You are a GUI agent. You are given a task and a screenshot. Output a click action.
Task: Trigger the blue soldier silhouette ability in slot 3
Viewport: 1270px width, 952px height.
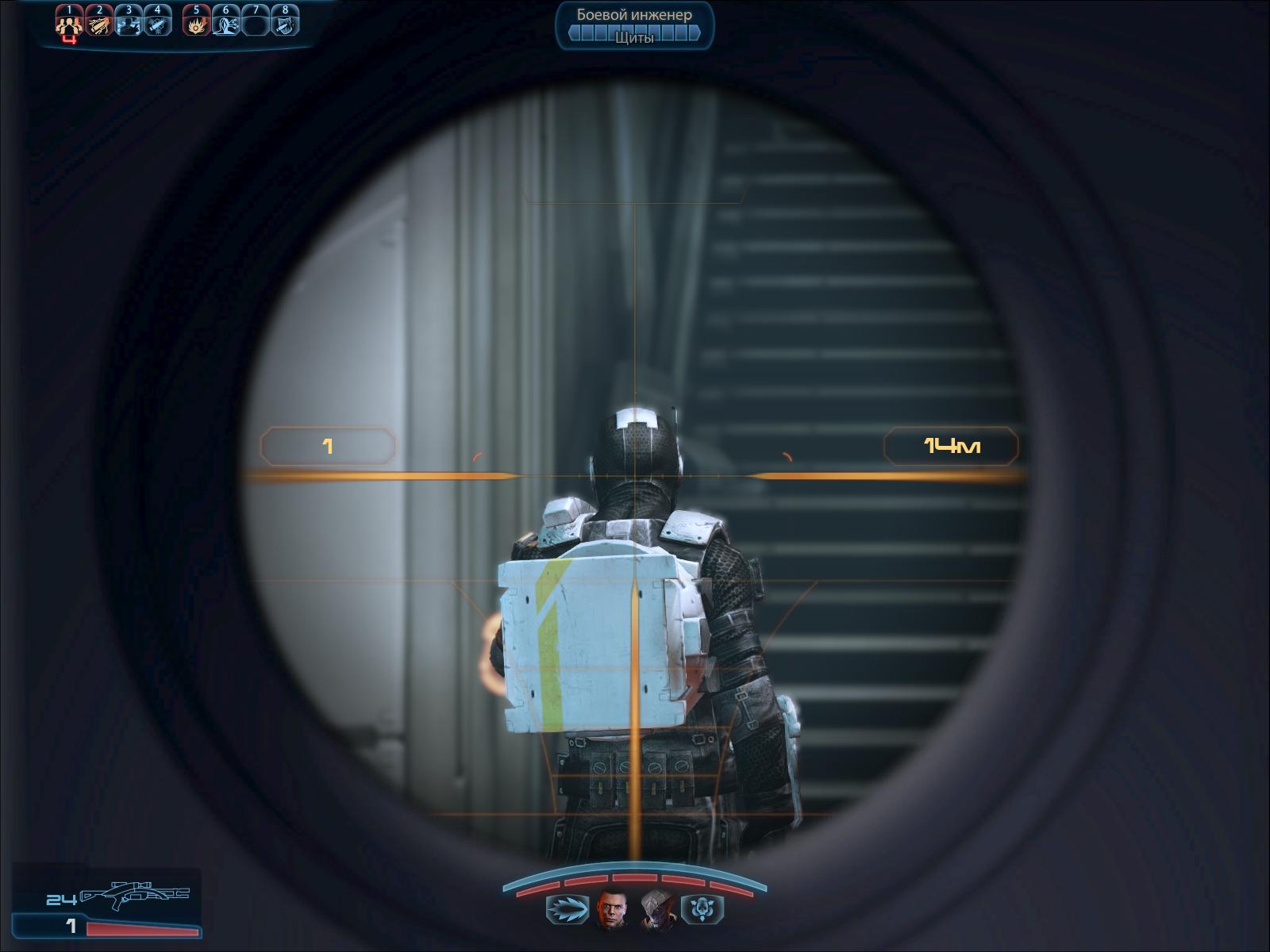pos(129,24)
